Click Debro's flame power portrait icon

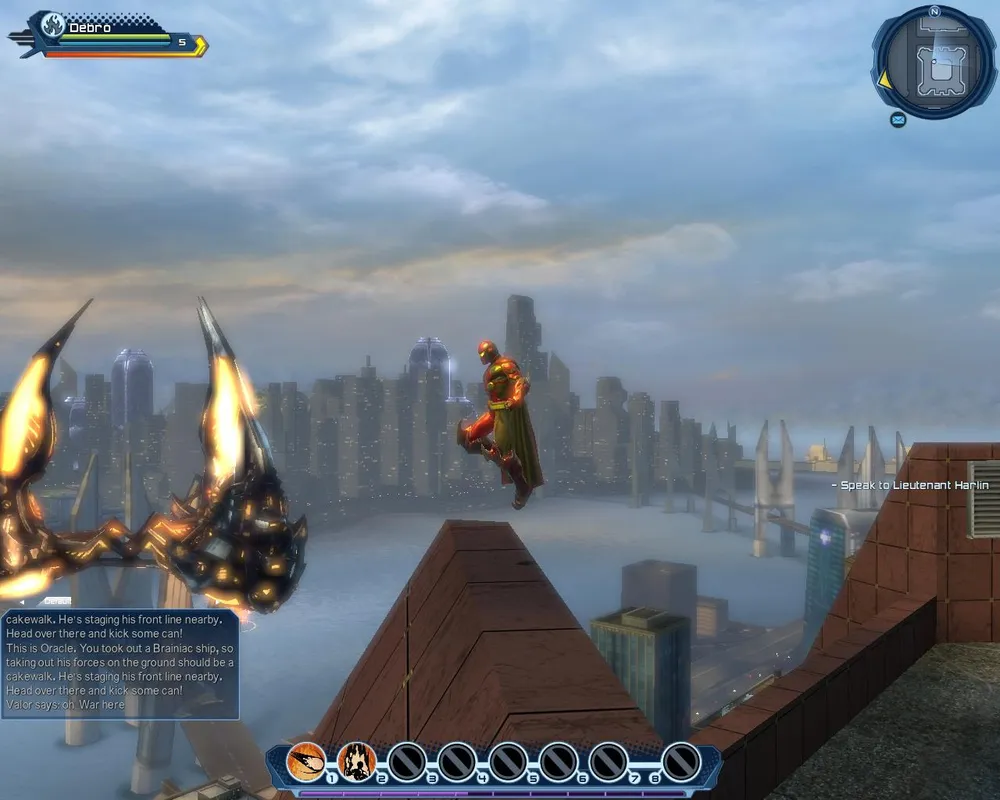click(x=51, y=27)
